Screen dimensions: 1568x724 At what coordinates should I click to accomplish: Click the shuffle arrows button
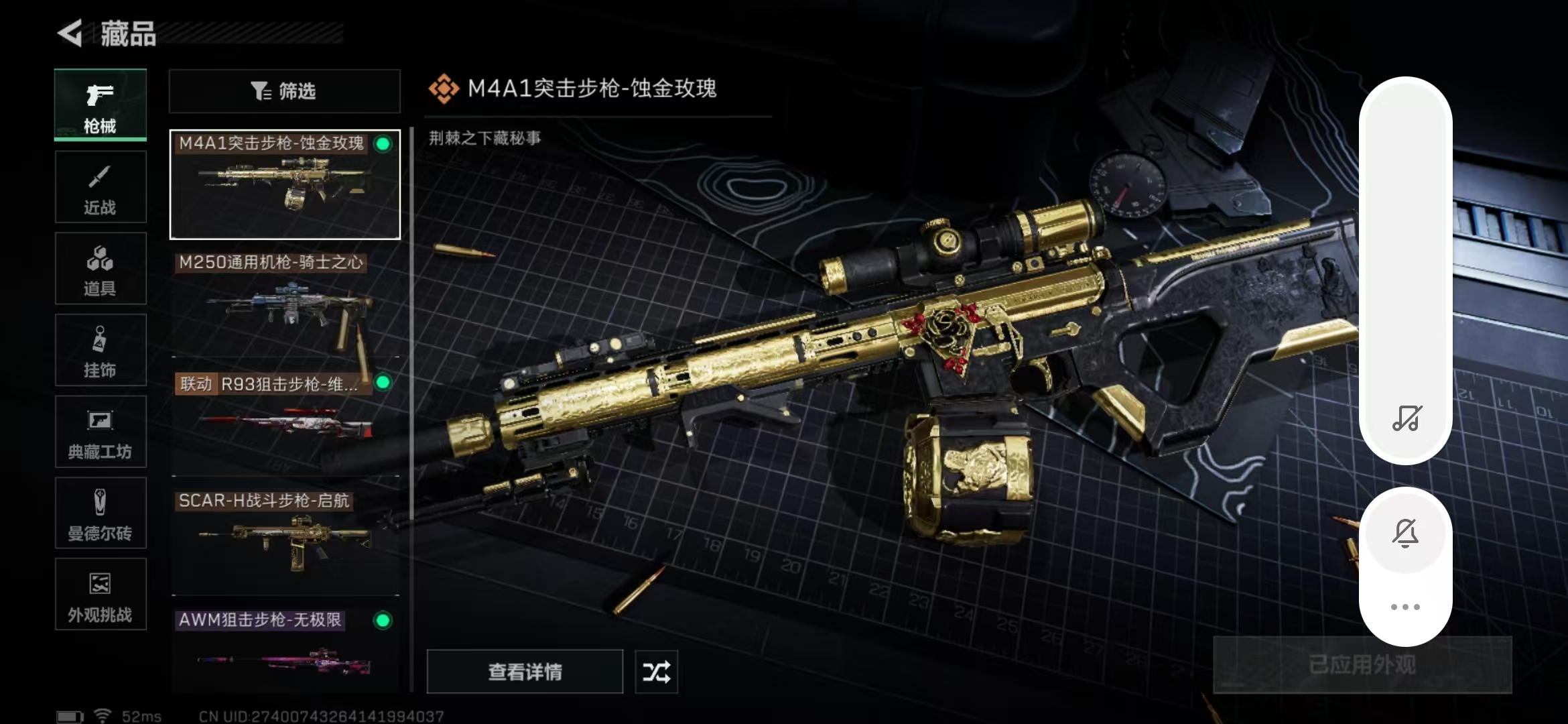656,672
